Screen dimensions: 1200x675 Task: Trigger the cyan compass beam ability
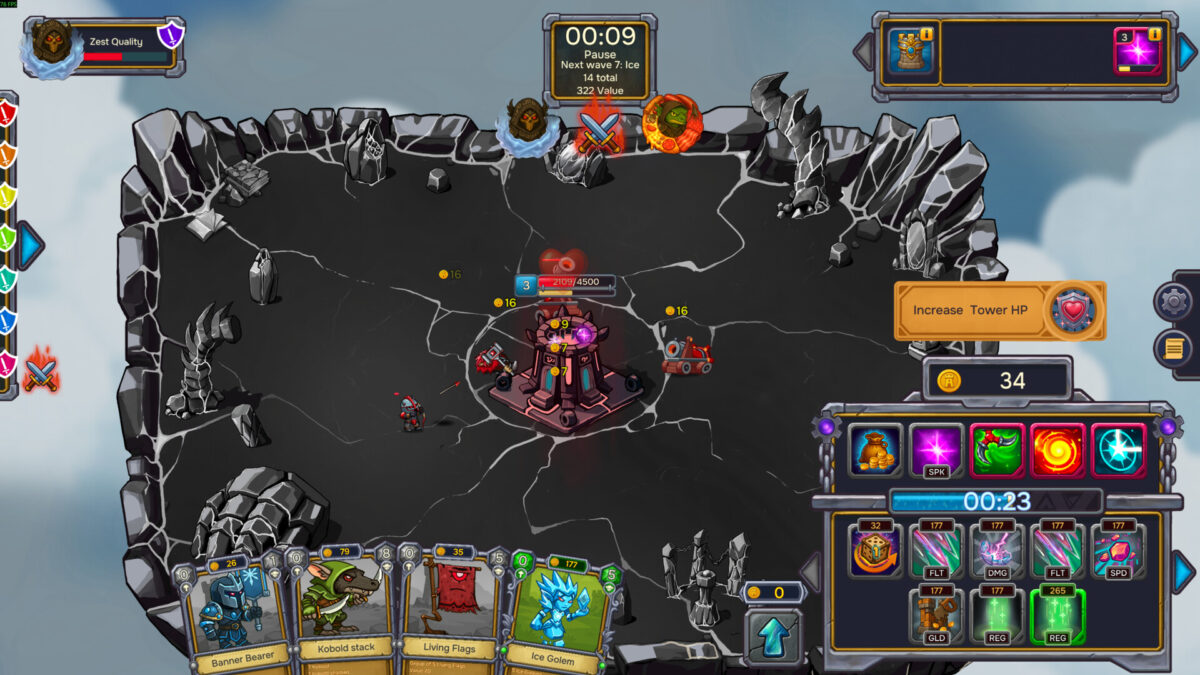click(x=1119, y=449)
